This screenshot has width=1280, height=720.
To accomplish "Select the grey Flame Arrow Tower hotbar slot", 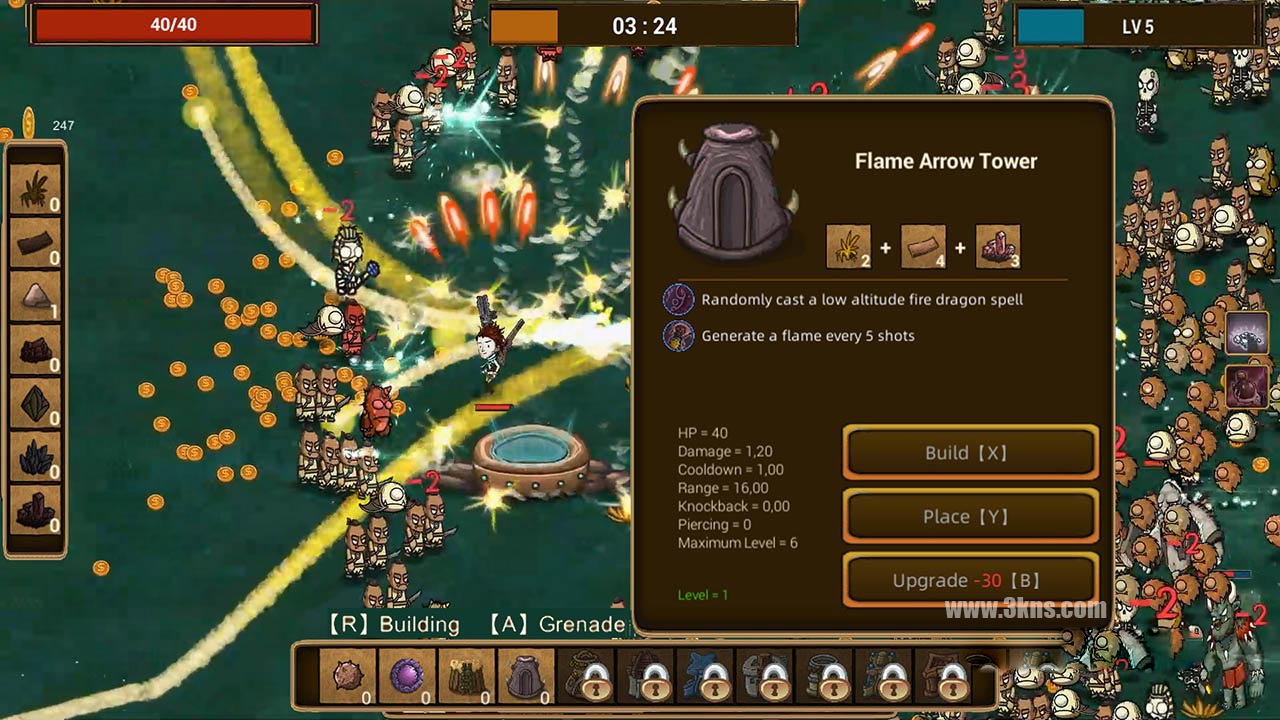I will pyautogui.click(x=526, y=677).
